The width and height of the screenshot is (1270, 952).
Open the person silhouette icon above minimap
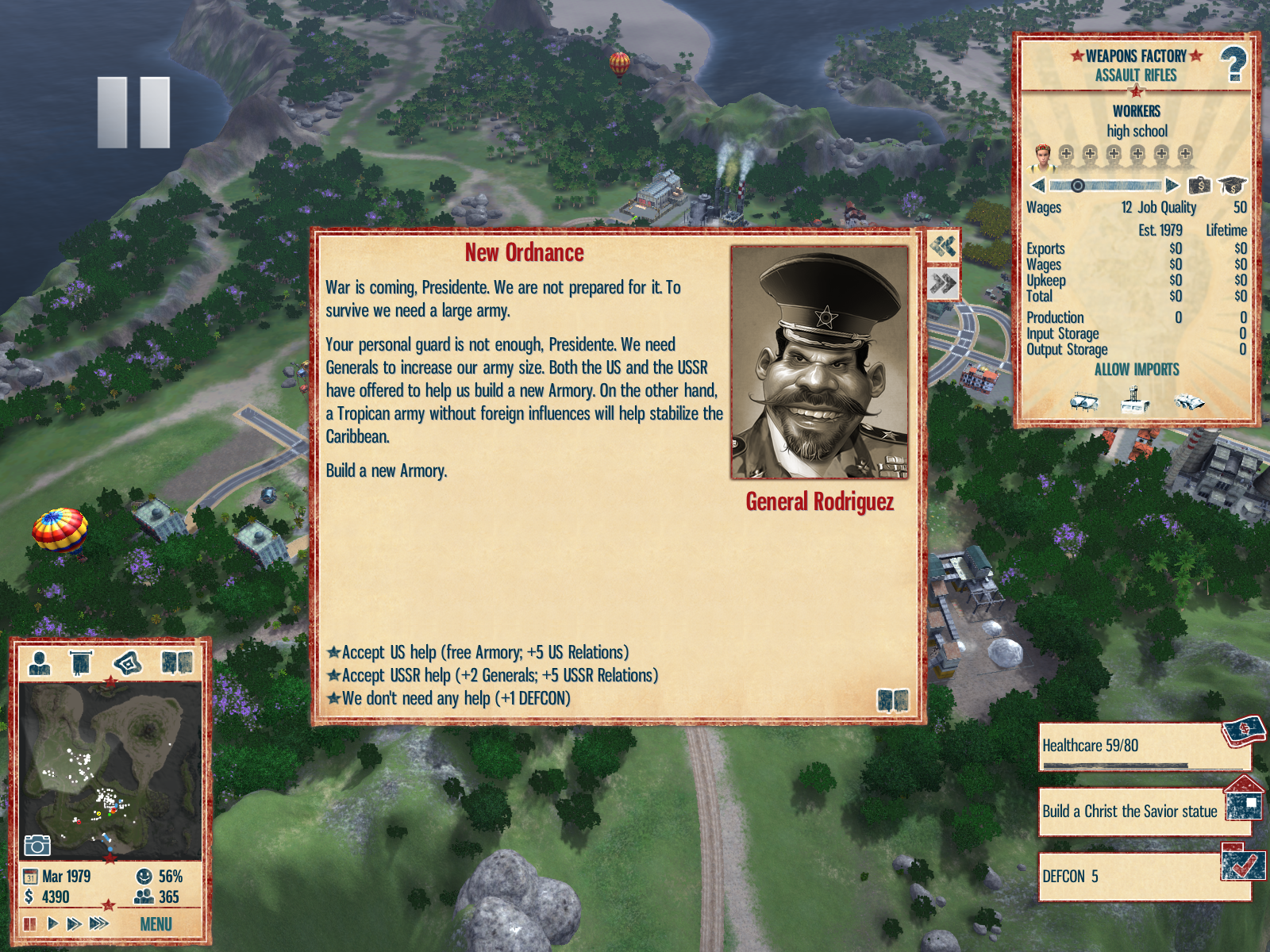tap(40, 662)
